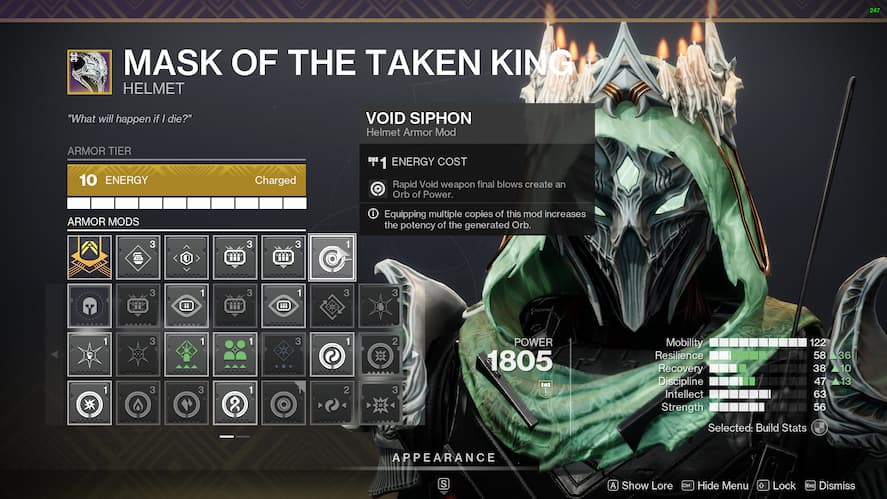The height and width of the screenshot is (499, 887).
Task: Pick the shield with four arrows mod
Action: 186,257
